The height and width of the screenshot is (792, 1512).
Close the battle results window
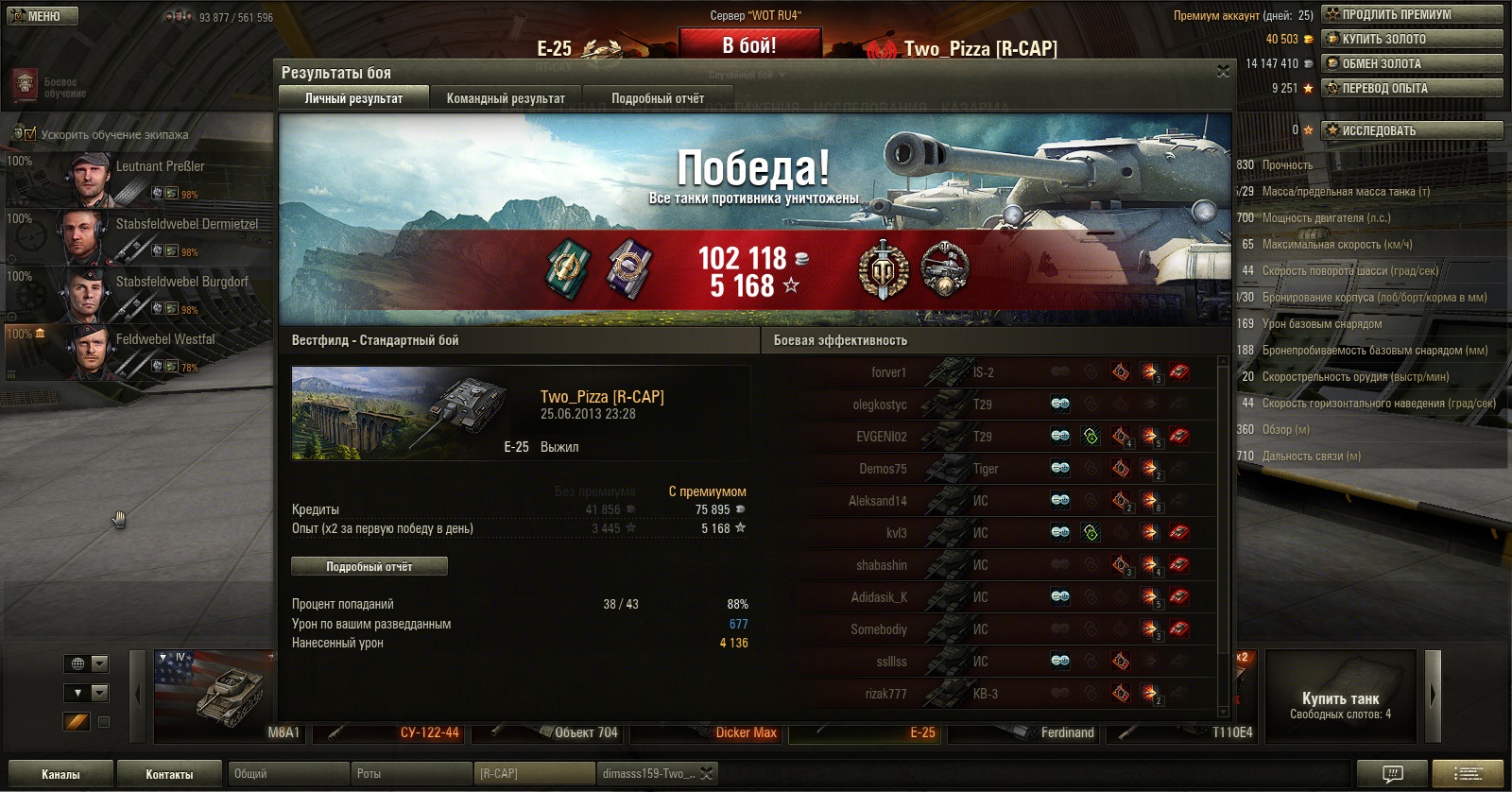(x=1223, y=72)
